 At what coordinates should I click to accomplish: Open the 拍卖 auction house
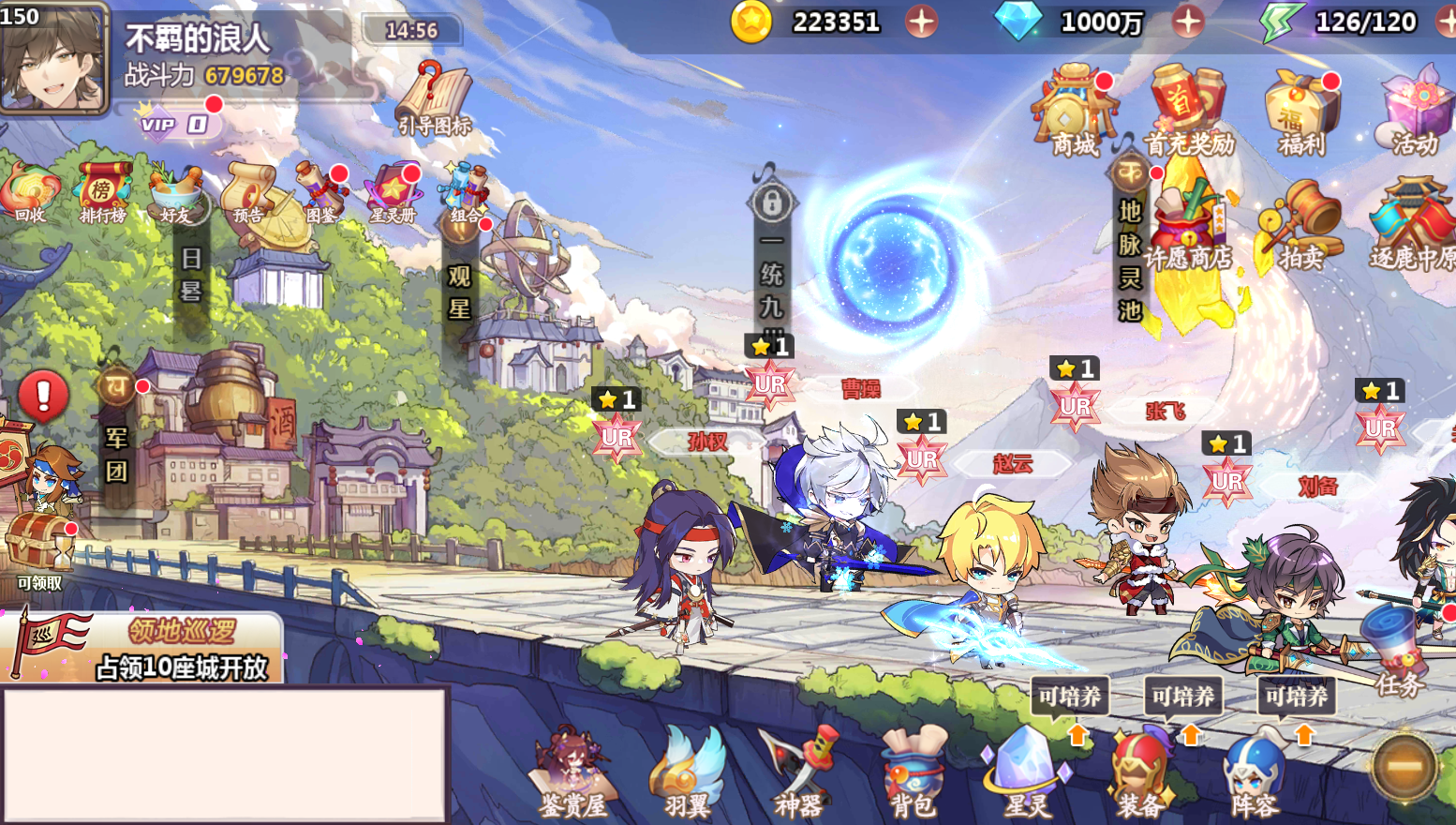(x=1301, y=225)
